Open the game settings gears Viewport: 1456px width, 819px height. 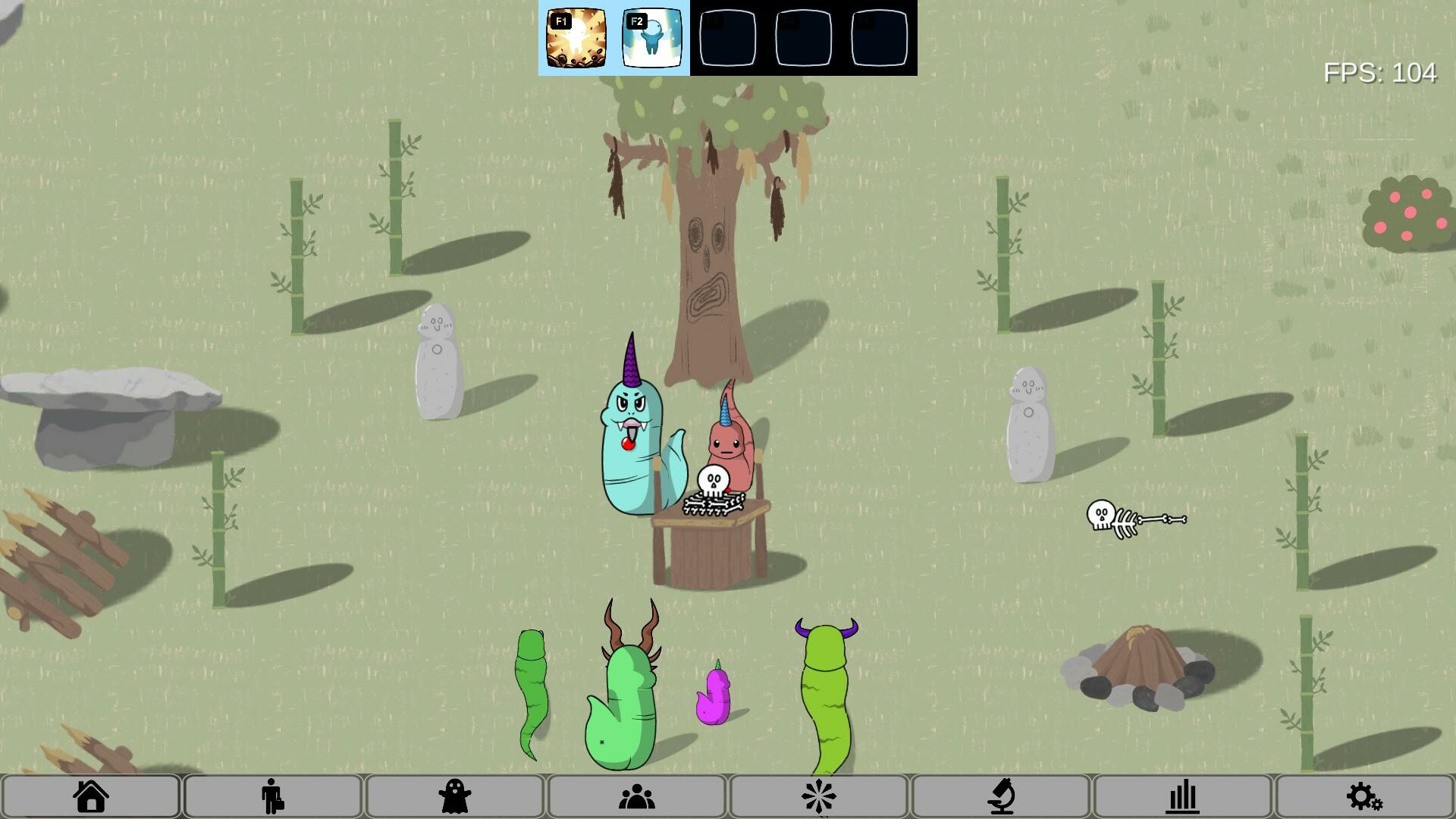(x=1365, y=796)
